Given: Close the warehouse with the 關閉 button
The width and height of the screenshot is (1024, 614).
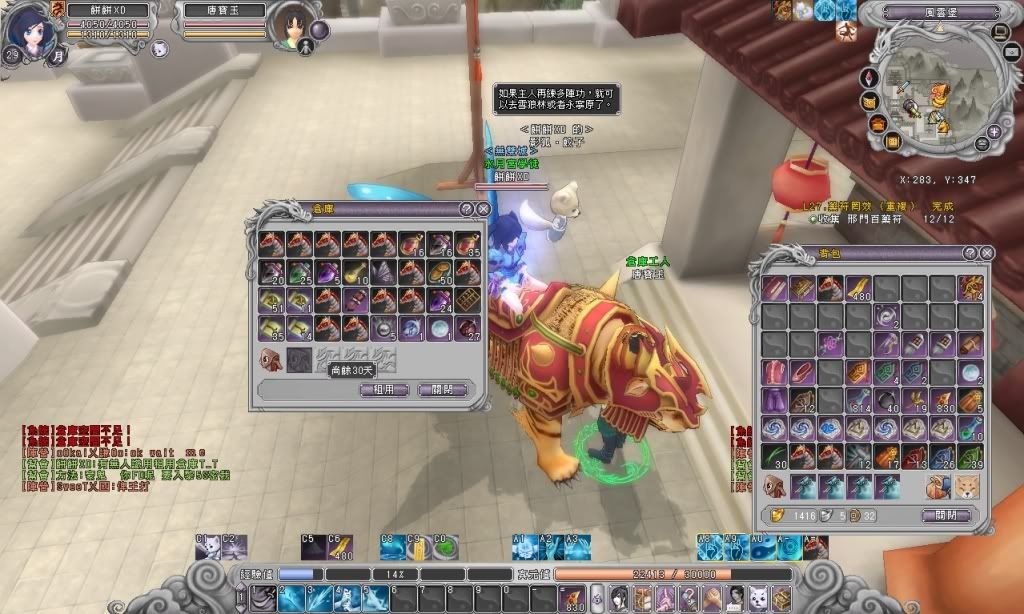Looking at the screenshot, I should coord(441,390).
